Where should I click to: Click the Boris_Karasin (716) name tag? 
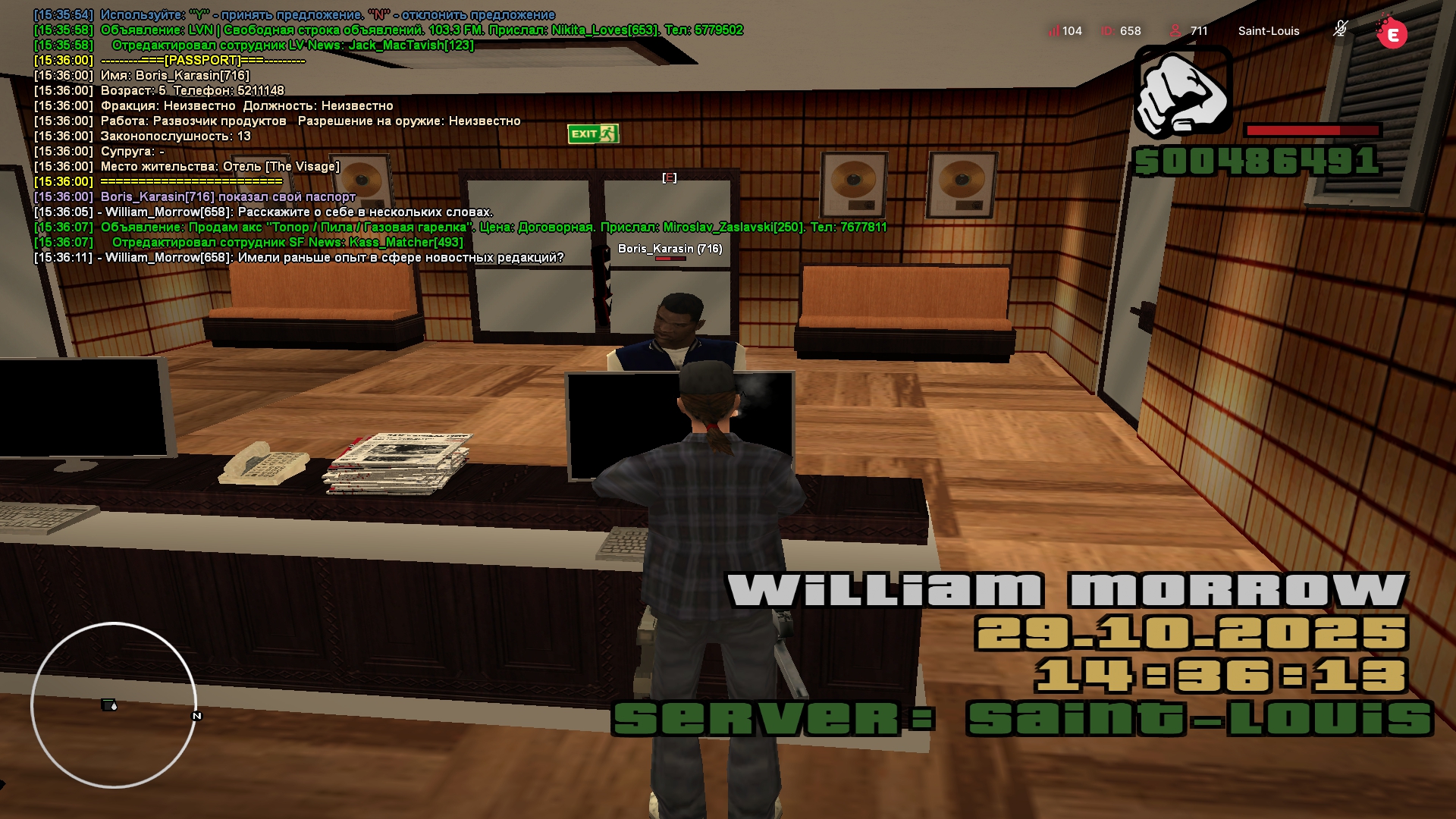[670, 249]
